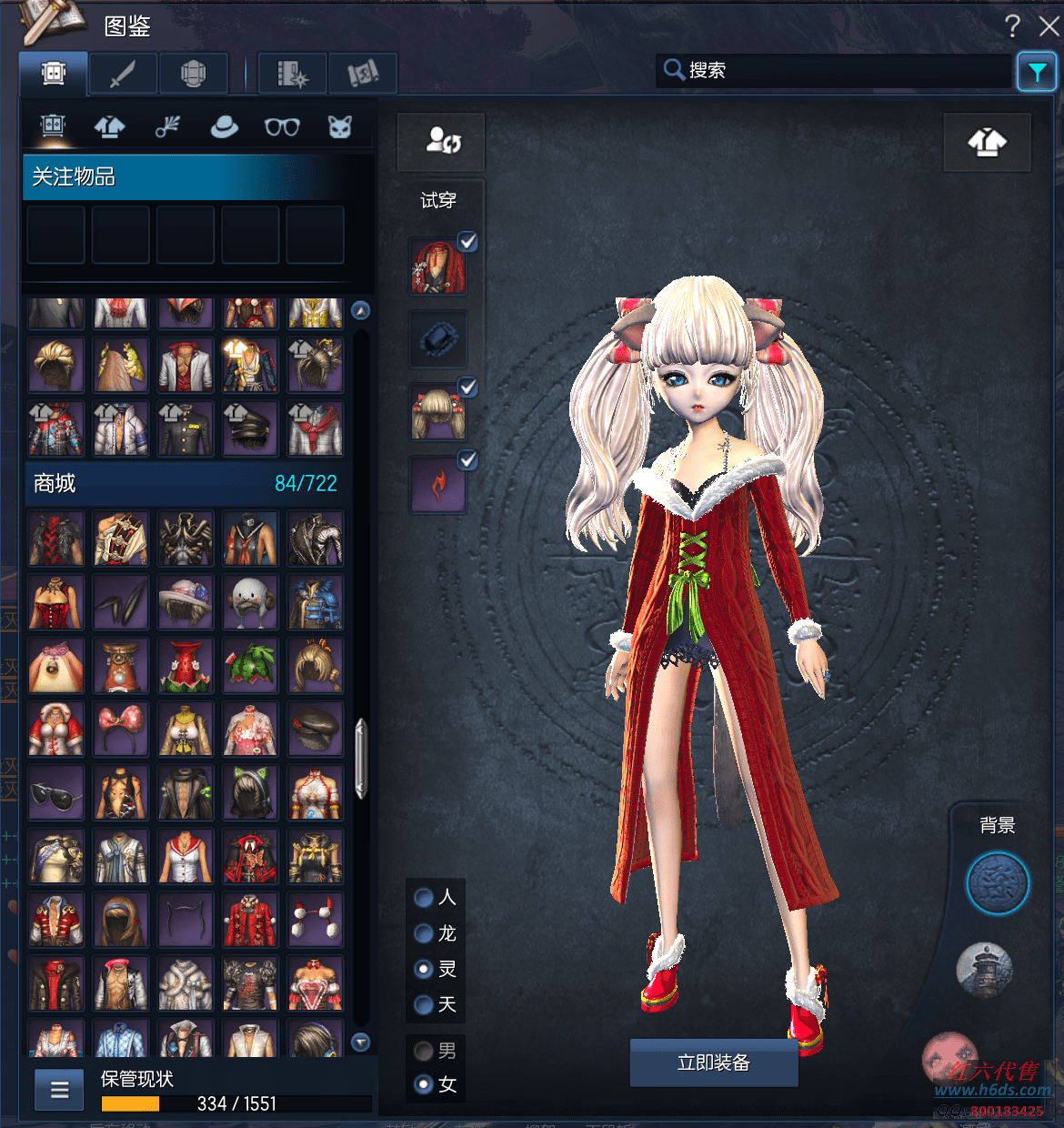Screen dimensions: 1064x1128
Task: Select the hat category icon
Action: (224, 127)
